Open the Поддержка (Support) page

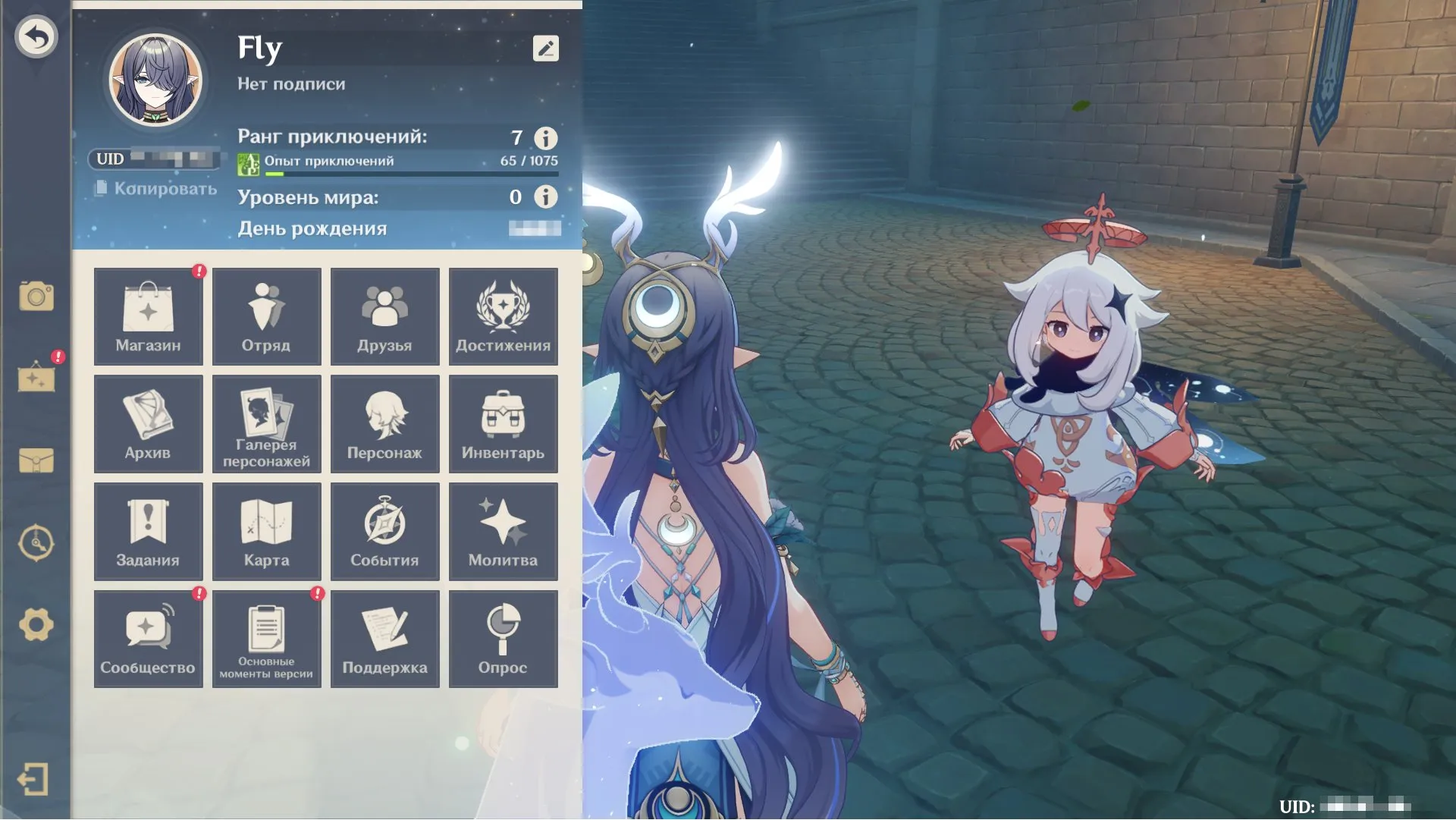(384, 638)
